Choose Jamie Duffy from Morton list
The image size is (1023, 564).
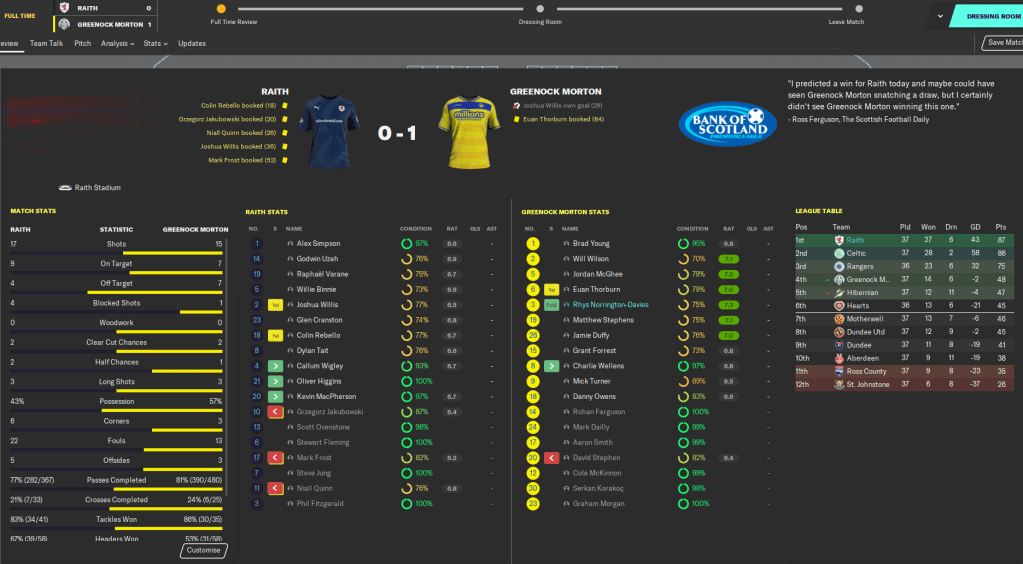(x=591, y=336)
